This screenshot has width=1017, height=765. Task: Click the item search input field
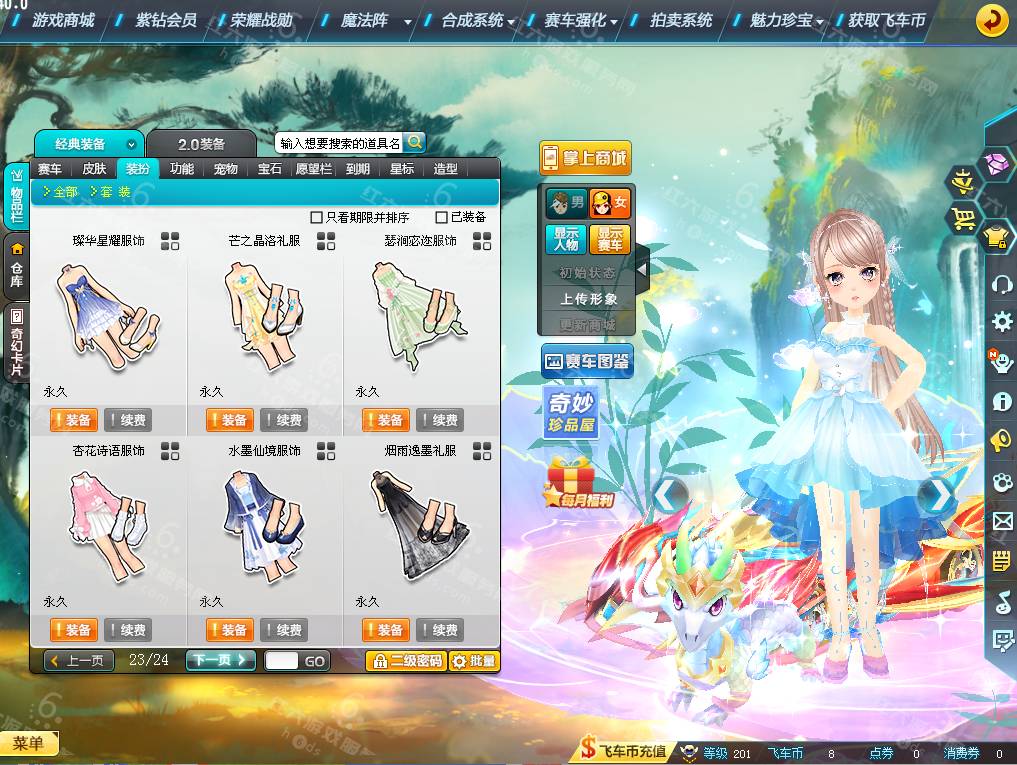click(339, 143)
